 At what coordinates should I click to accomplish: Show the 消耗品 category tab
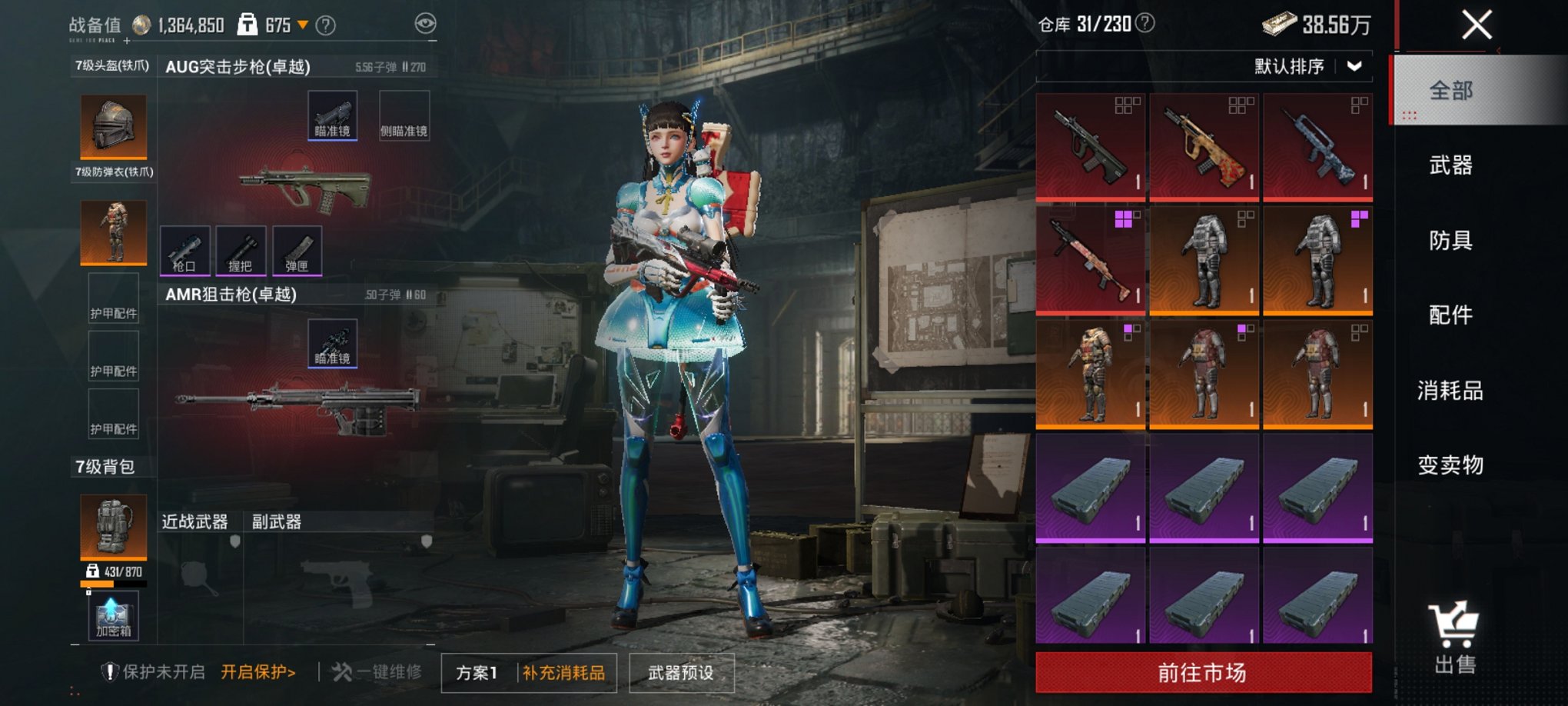1450,390
